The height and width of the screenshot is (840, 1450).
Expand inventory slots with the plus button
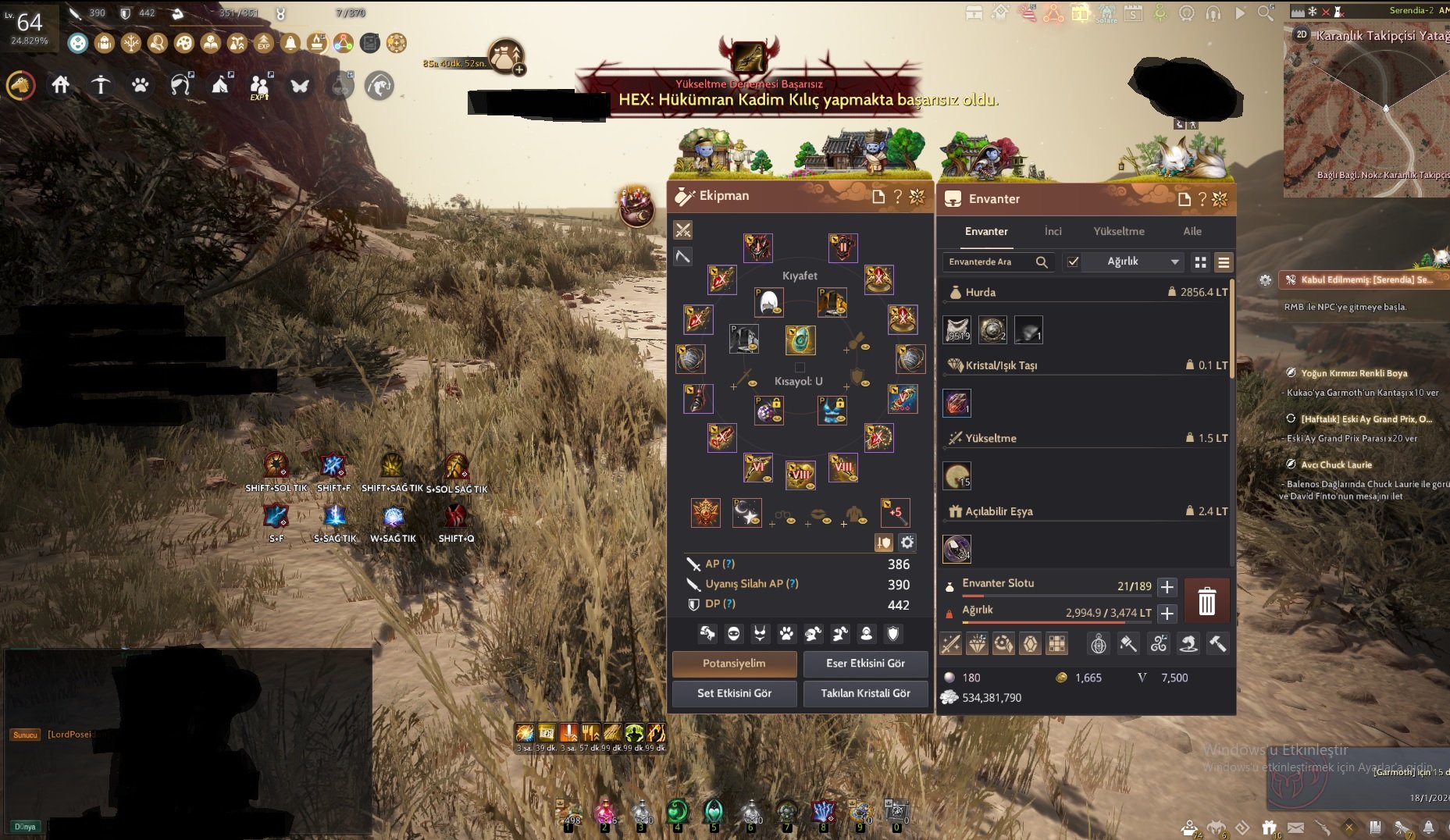tap(1167, 587)
